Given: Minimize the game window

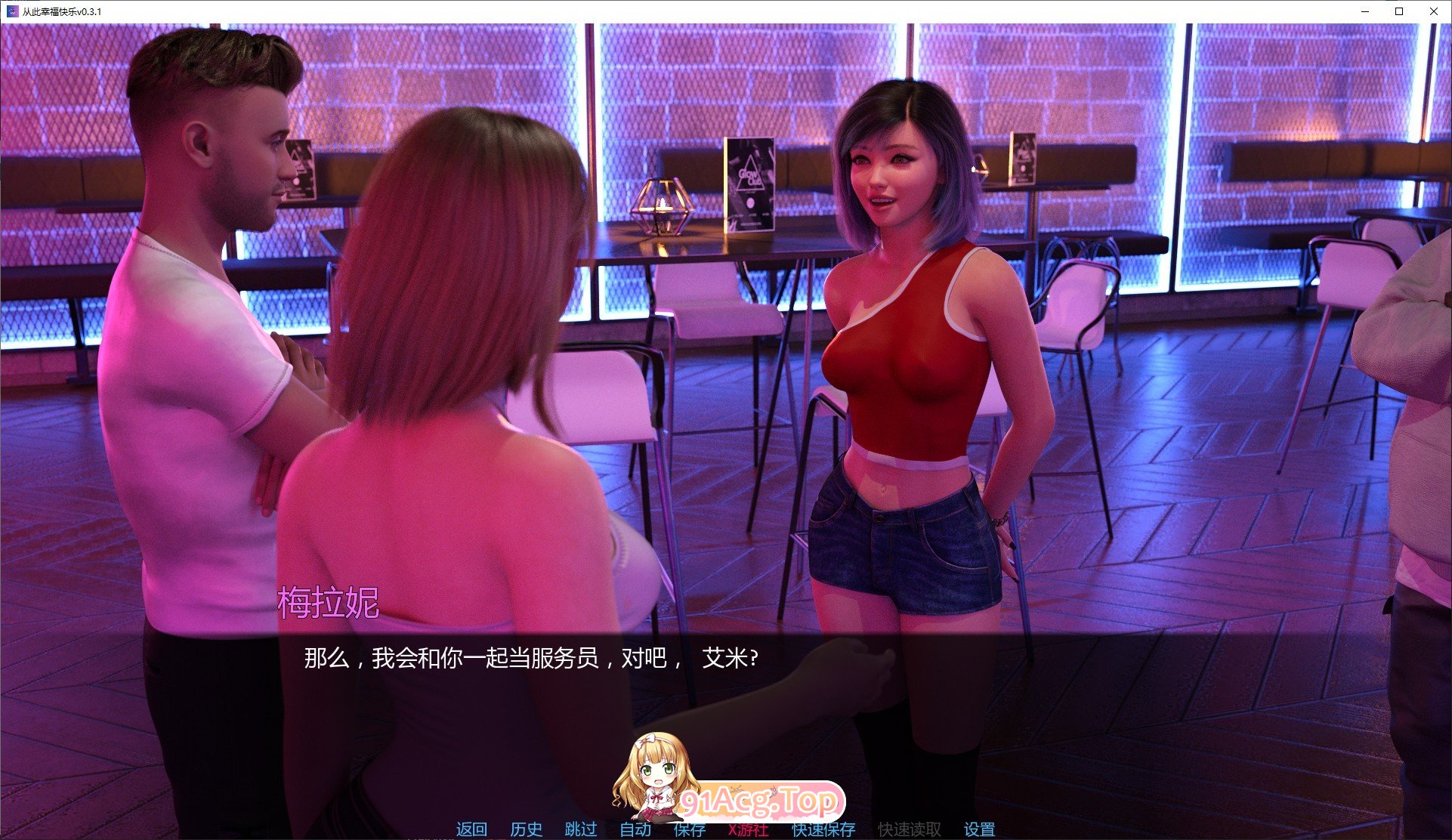Looking at the screenshot, I should point(1364,11).
